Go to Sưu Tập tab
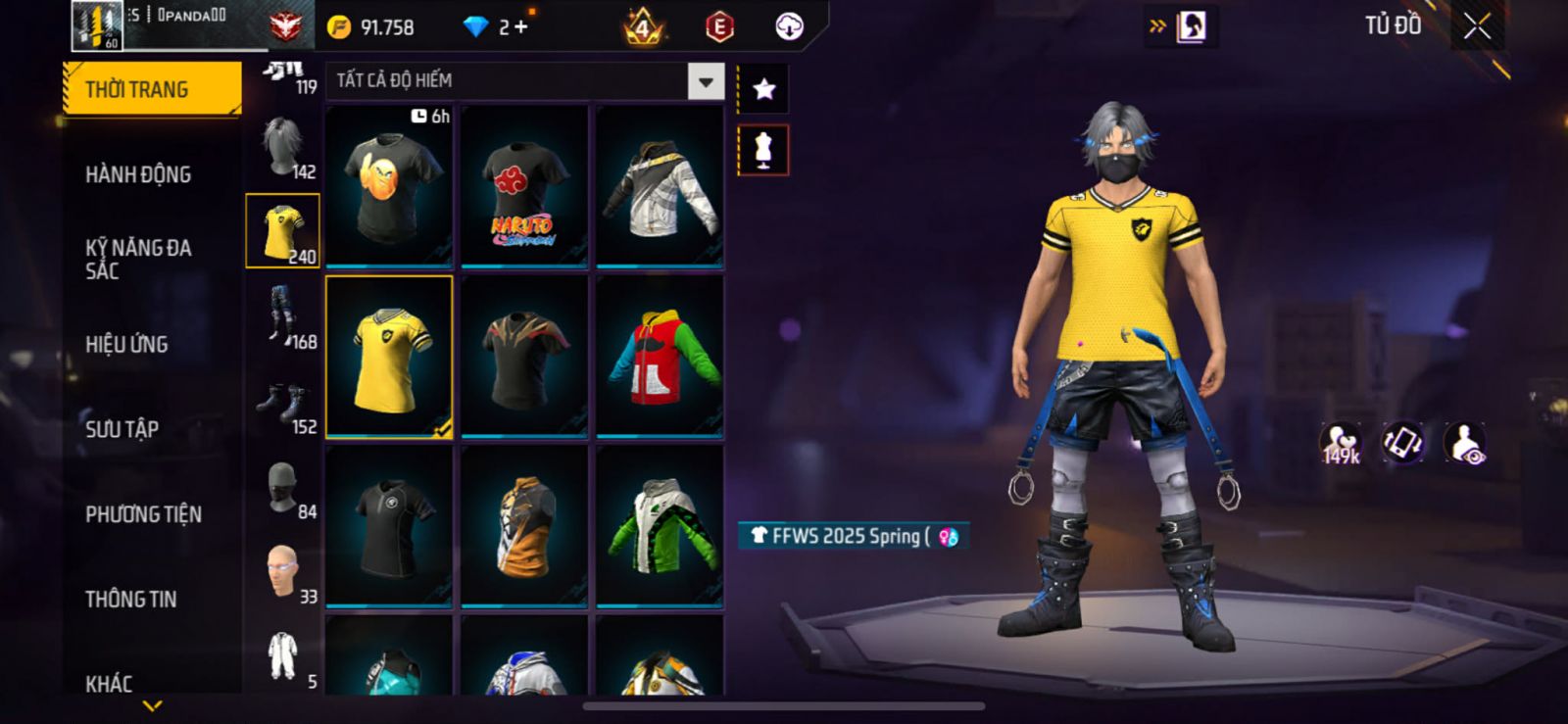 [122, 429]
